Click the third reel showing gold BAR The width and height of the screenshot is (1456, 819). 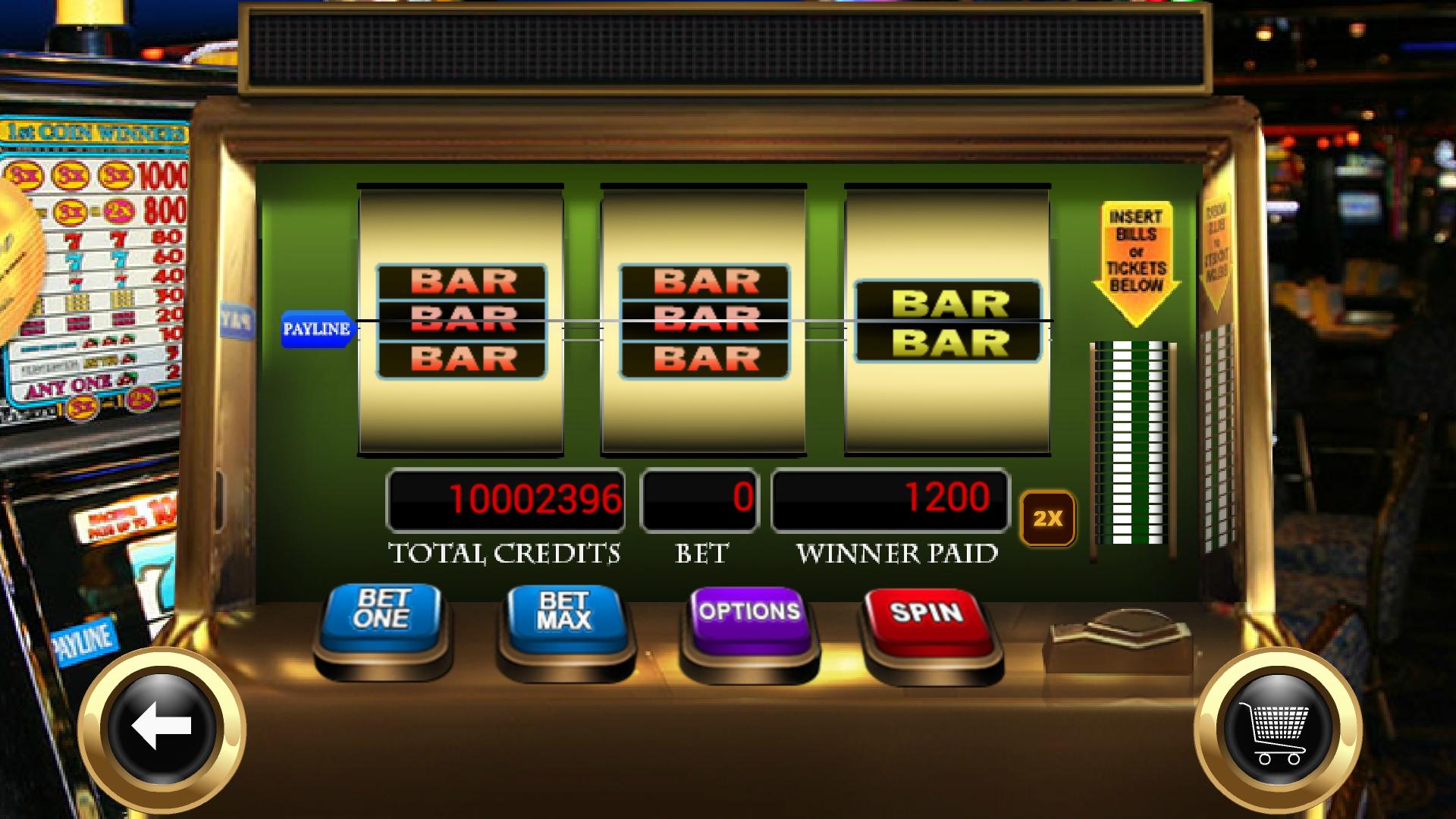(x=946, y=318)
